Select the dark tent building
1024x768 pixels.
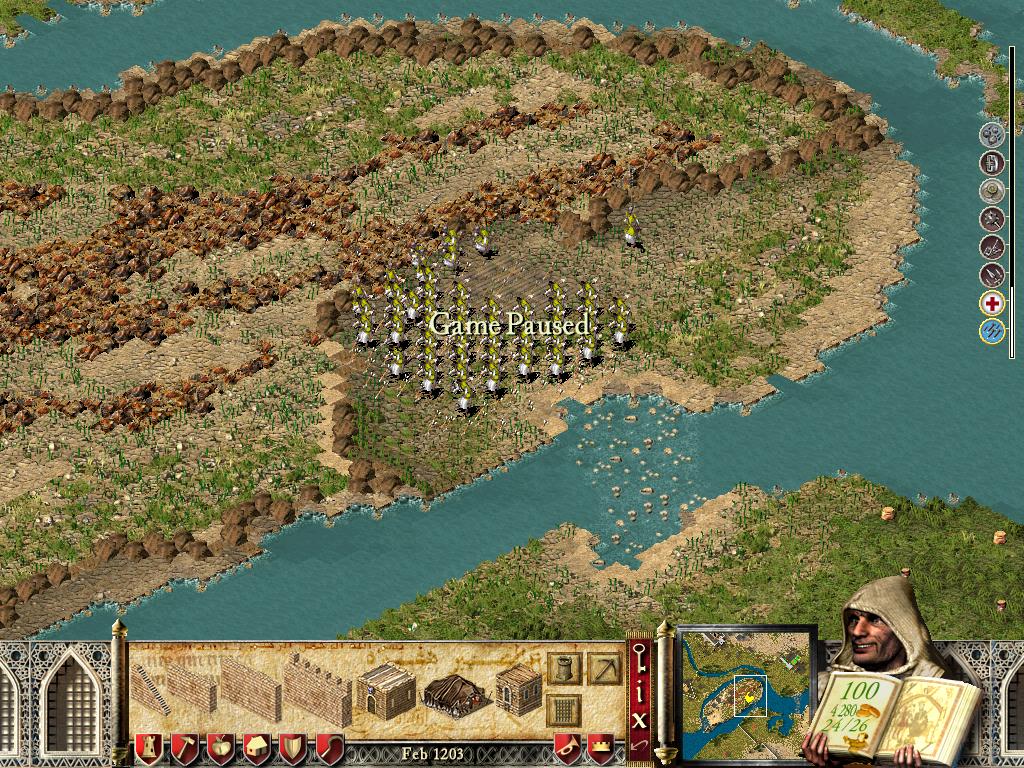tap(455, 692)
